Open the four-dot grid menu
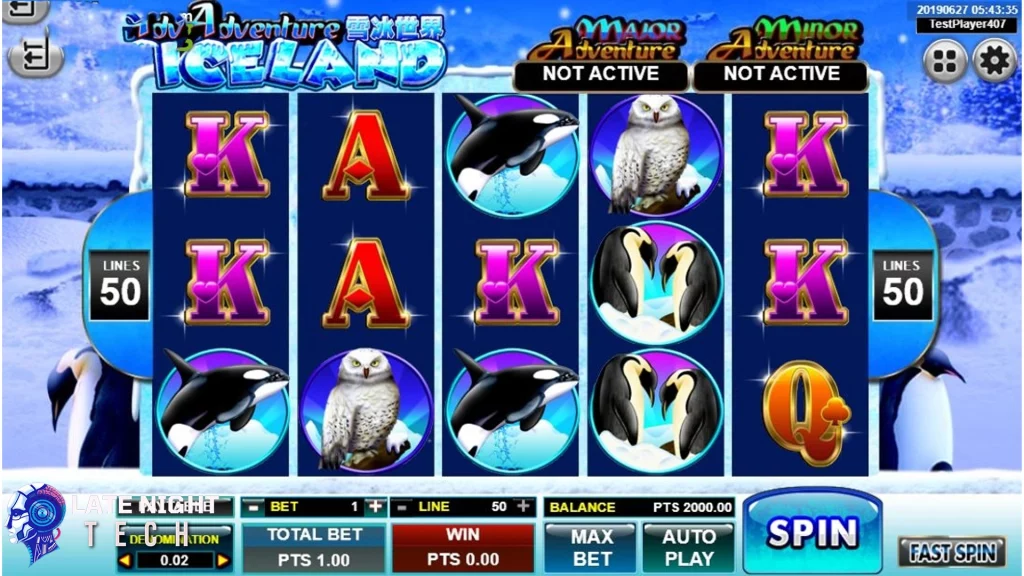Image resolution: width=1024 pixels, height=576 pixels. pyautogui.click(x=944, y=62)
